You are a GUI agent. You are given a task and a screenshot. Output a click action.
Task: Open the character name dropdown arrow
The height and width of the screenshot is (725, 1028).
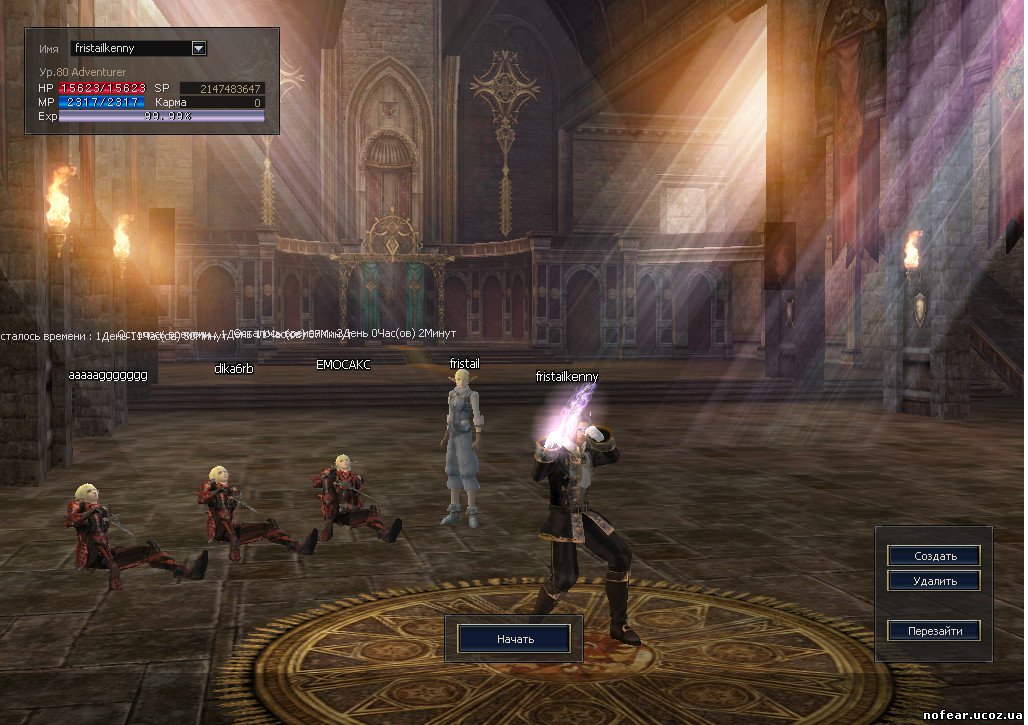(198, 48)
